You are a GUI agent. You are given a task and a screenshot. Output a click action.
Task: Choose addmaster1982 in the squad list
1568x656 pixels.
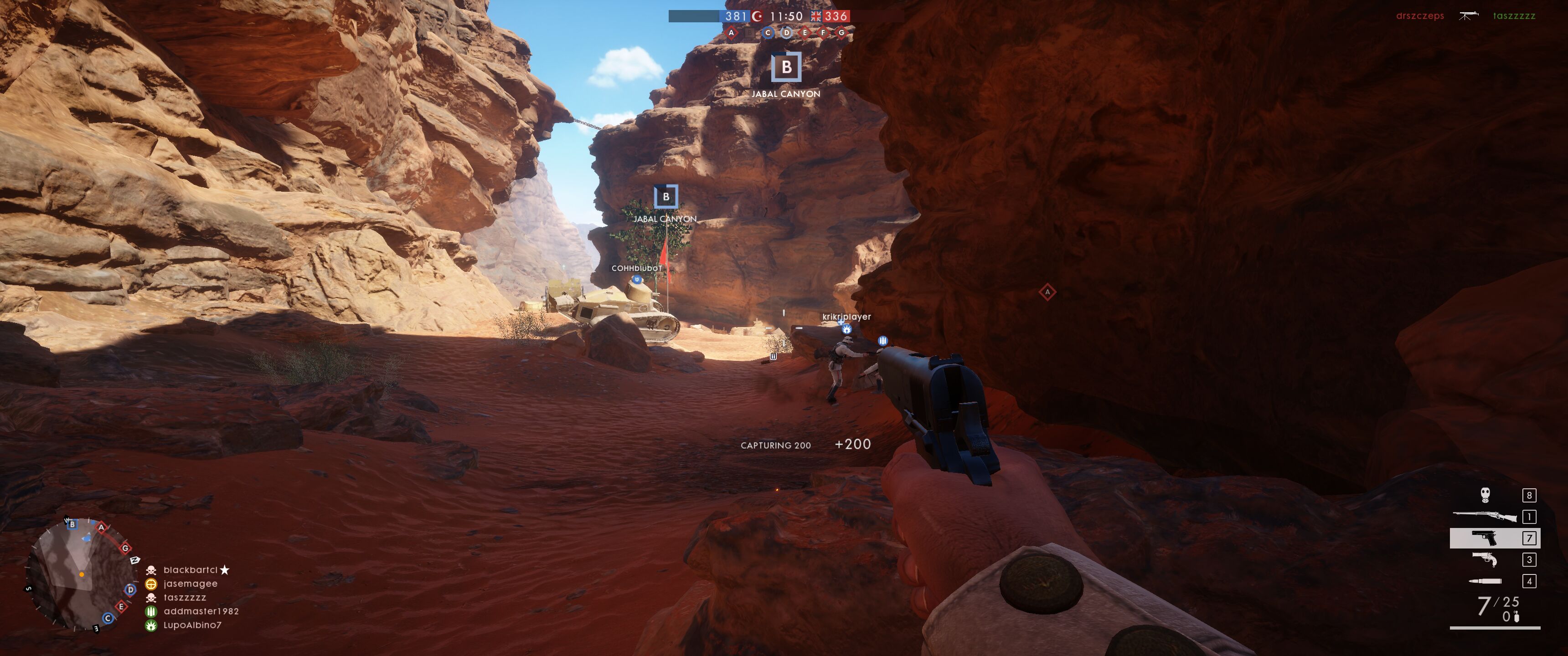201,611
